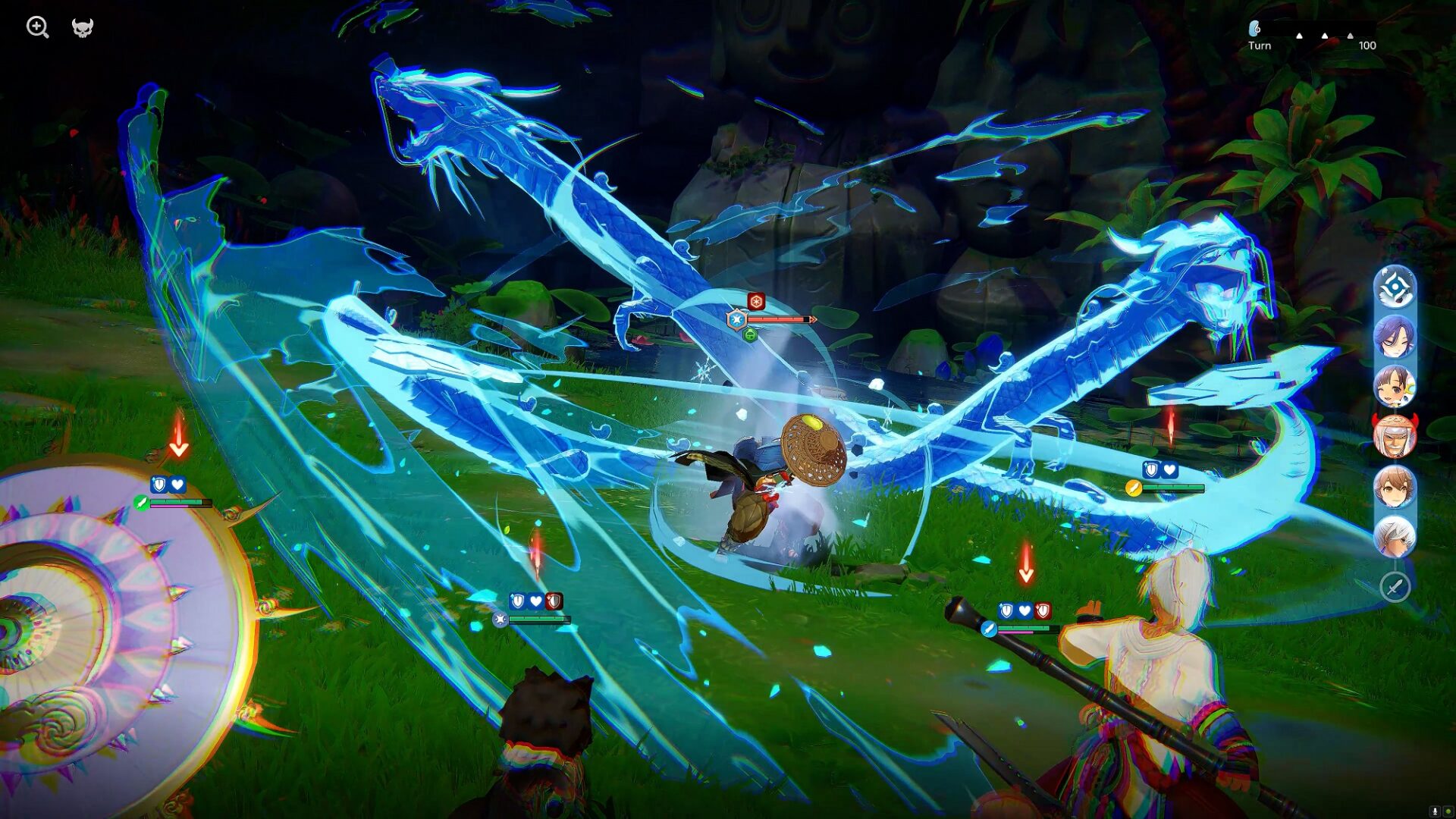Expand the first triangle marker on the Turn bar
This screenshot has height=819, width=1456.
(1299, 36)
